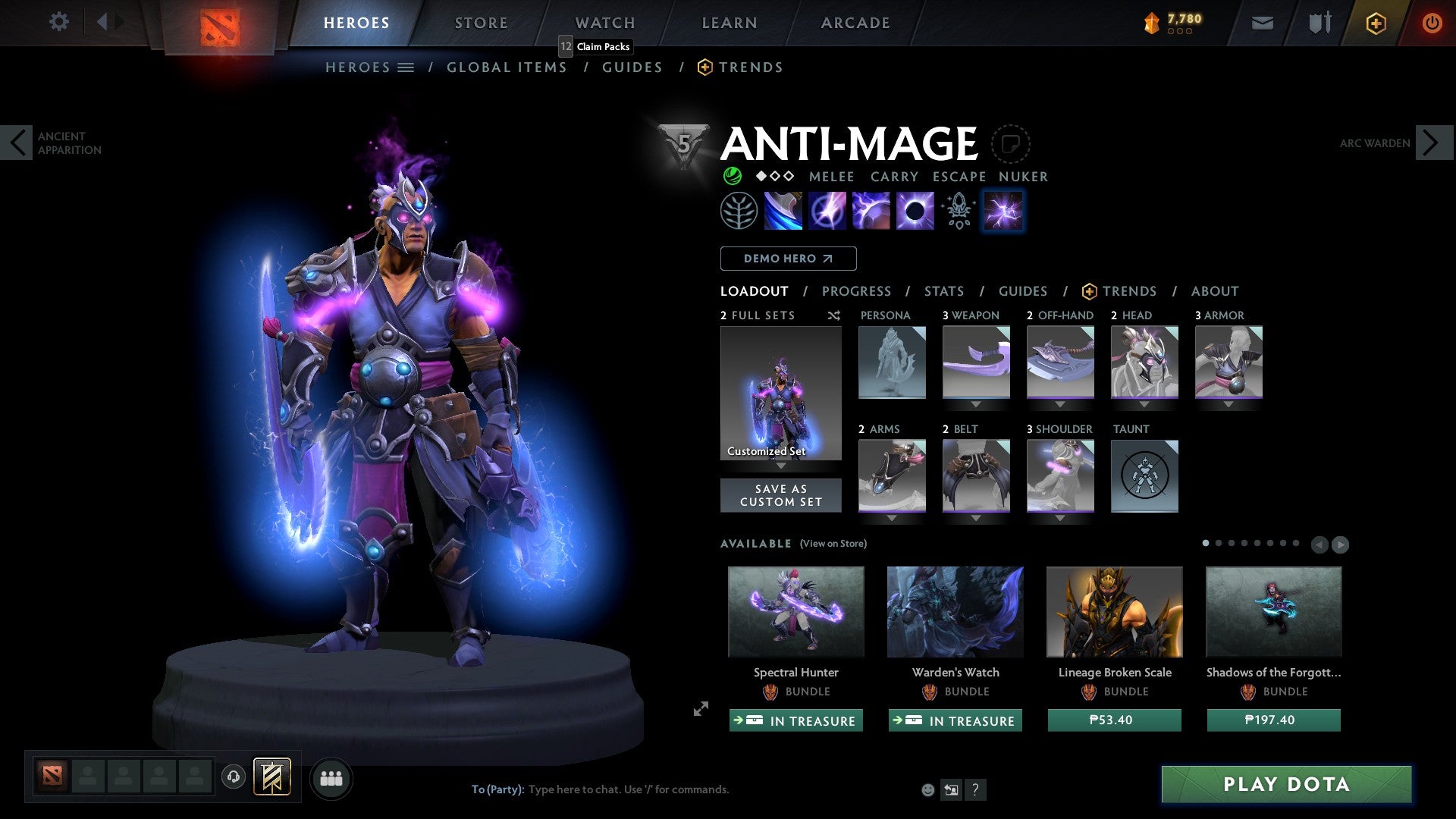
Task: Open Dota Plus with the gold hexagon icon
Action: [x=1375, y=23]
